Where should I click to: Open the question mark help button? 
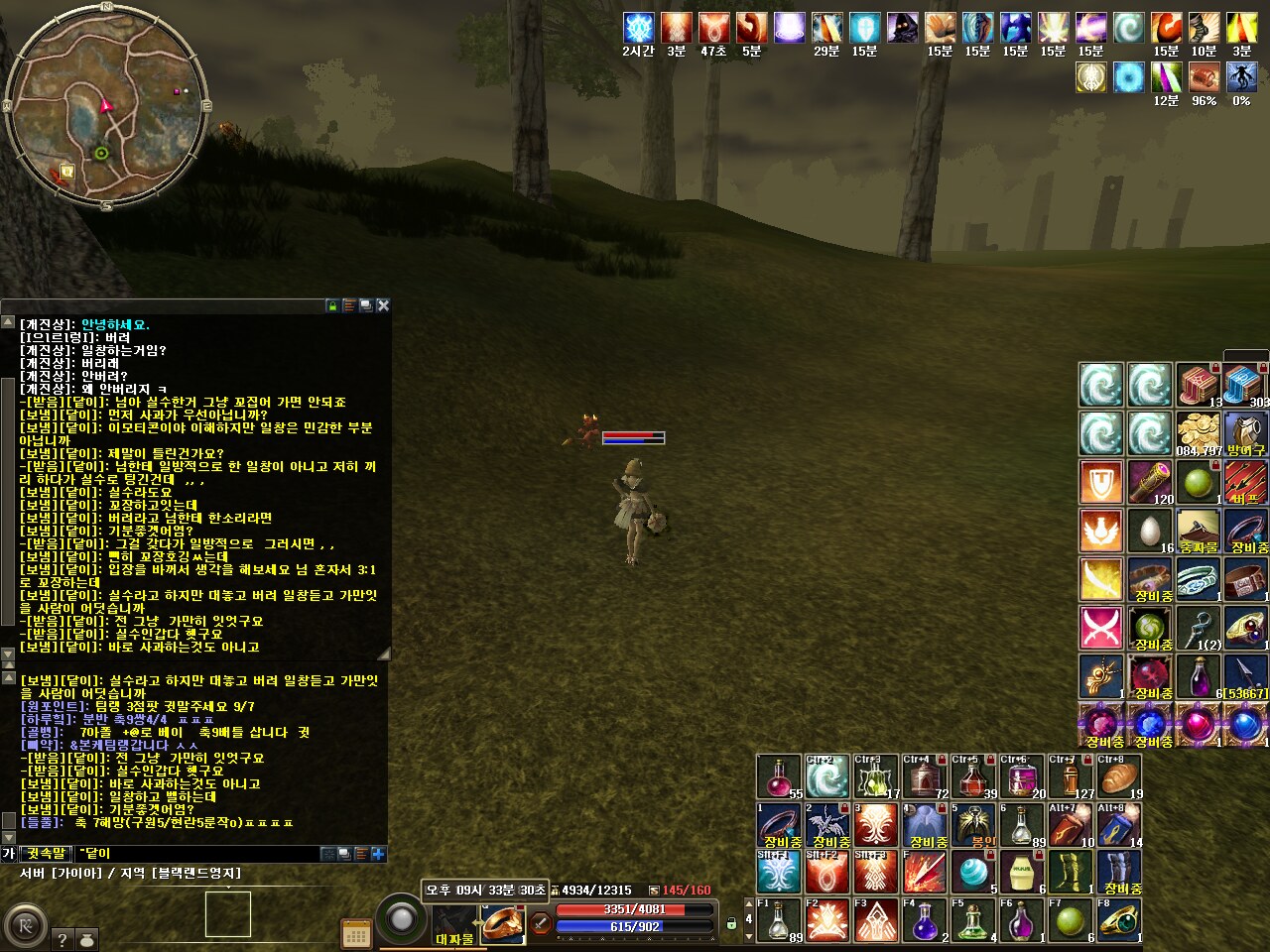pos(62,939)
